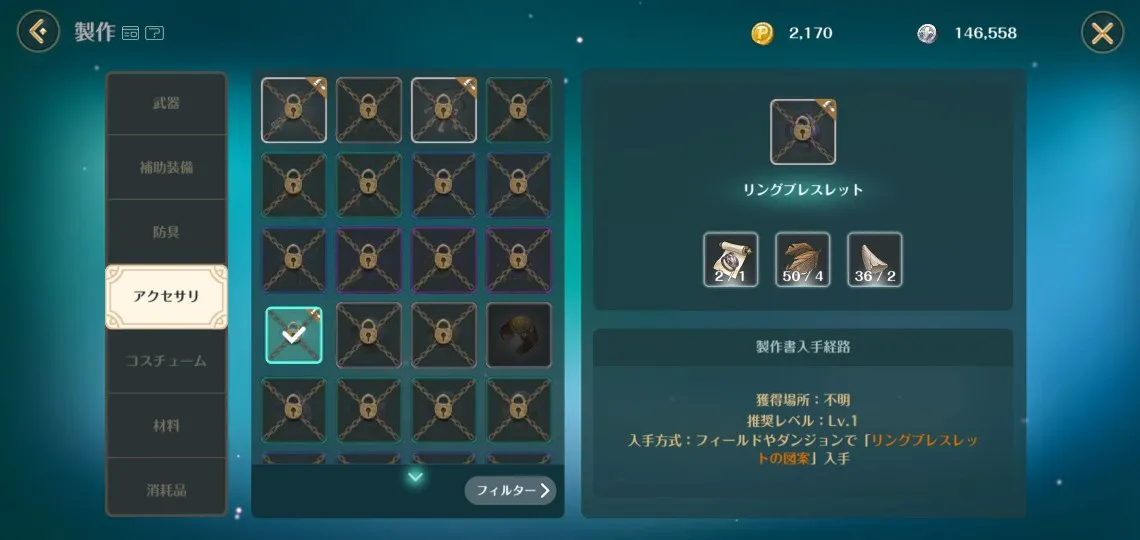Switch to the コスチューム tab
The image size is (1140, 540).
pyautogui.click(x=166, y=360)
